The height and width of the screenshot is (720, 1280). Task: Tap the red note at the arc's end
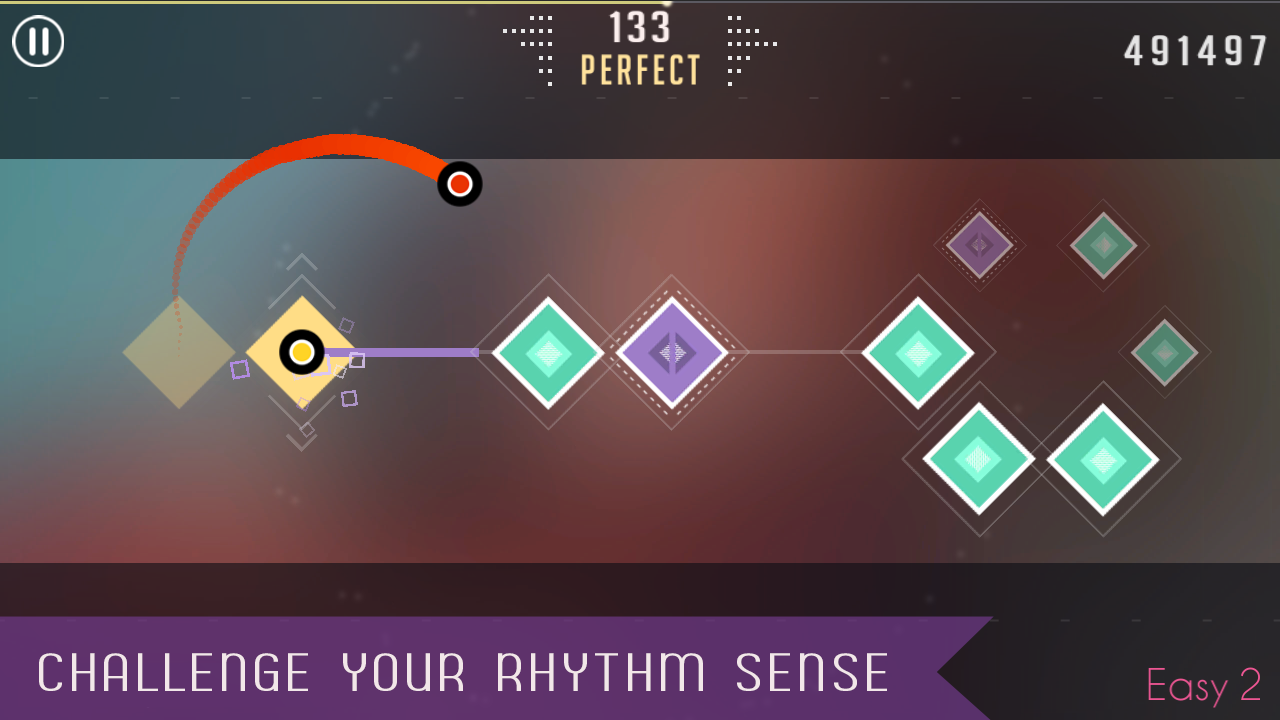(x=459, y=184)
